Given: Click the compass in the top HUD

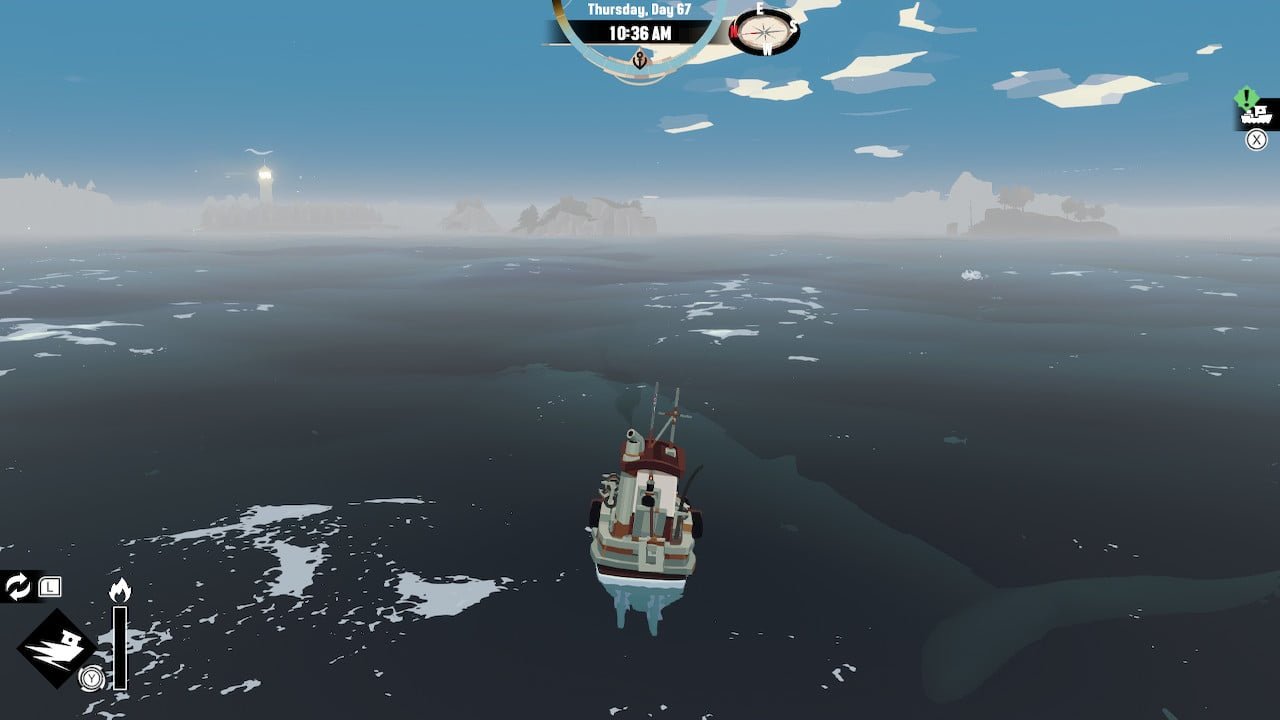Looking at the screenshot, I should tap(765, 33).
